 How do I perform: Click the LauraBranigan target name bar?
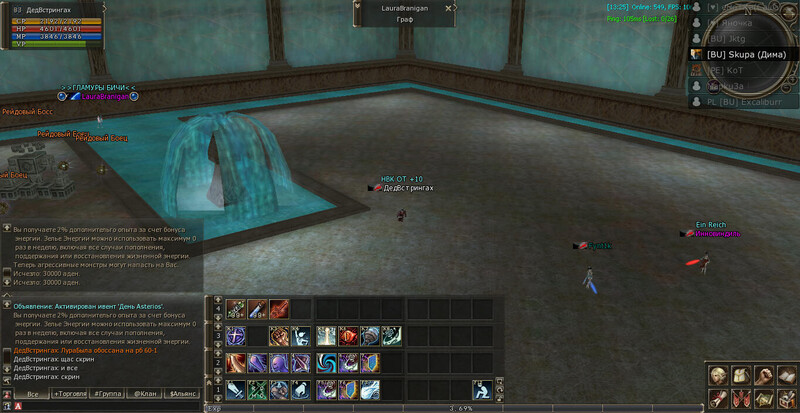tap(405, 7)
